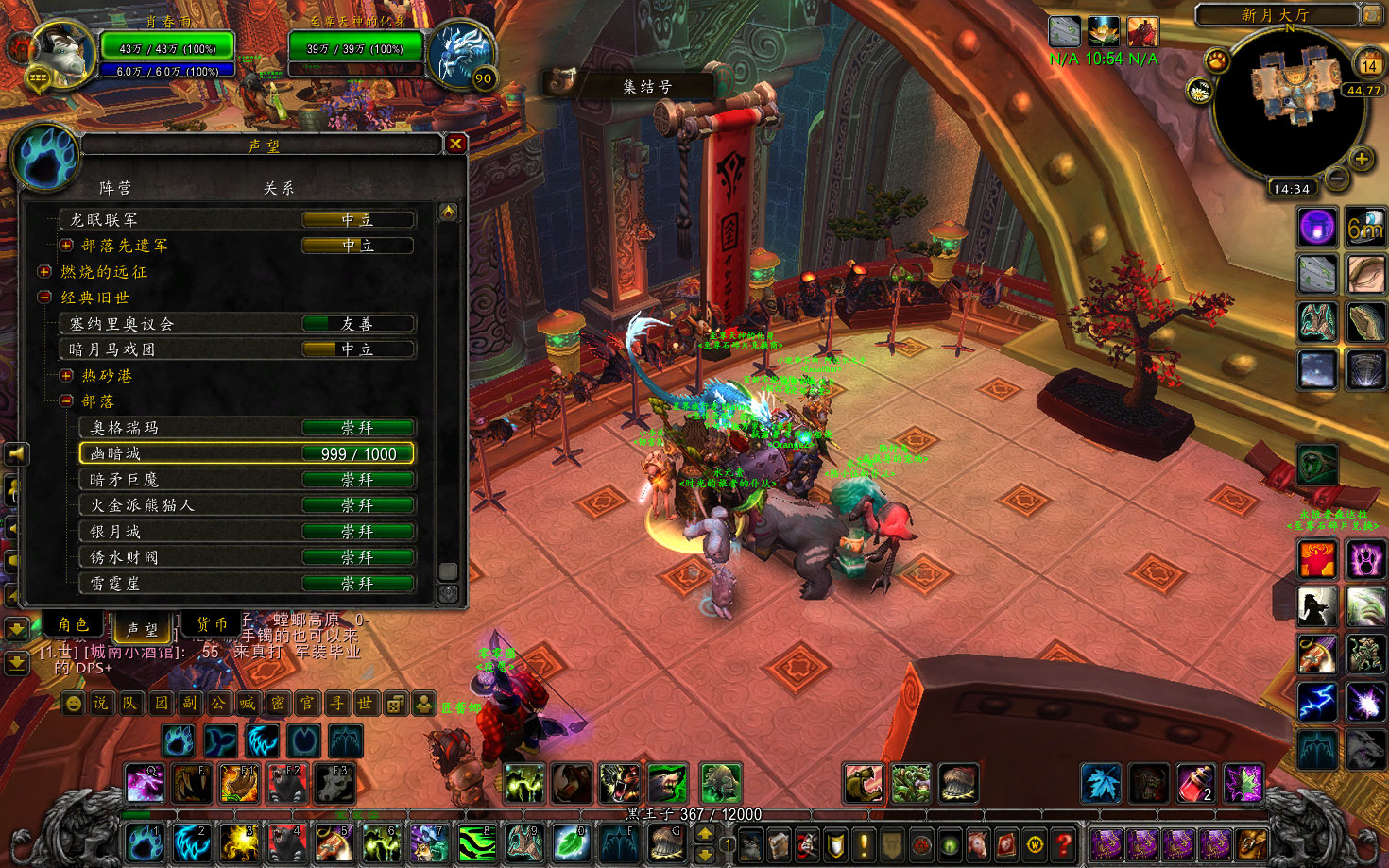Zoom out the minimap
The image size is (1389, 868).
pyautogui.click(x=1336, y=177)
